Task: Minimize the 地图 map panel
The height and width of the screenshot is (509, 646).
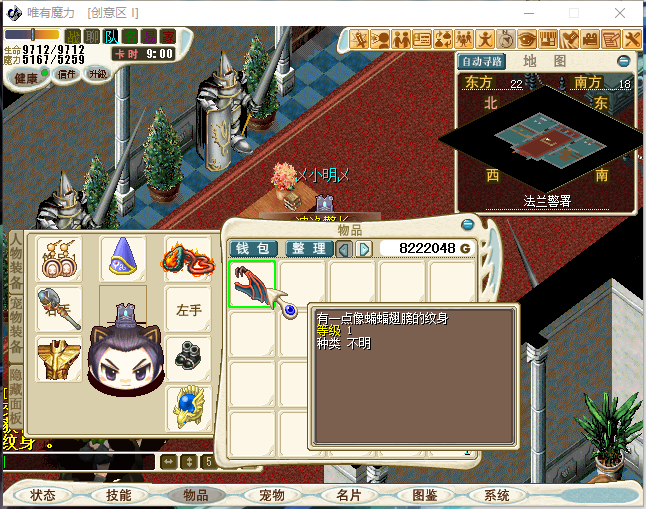Action: tap(623, 61)
